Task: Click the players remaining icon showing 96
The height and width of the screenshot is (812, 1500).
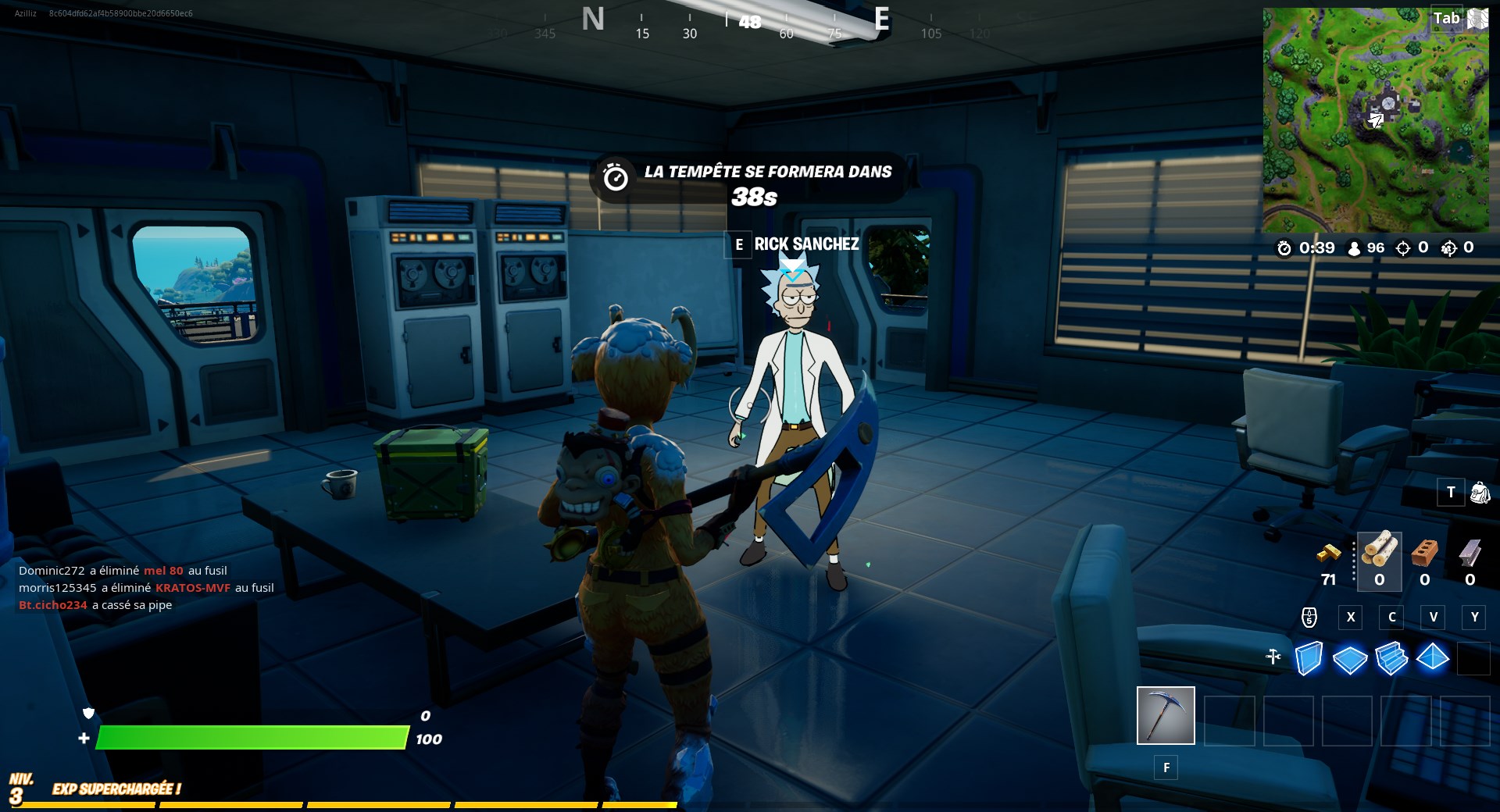Action: pos(1355,248)
